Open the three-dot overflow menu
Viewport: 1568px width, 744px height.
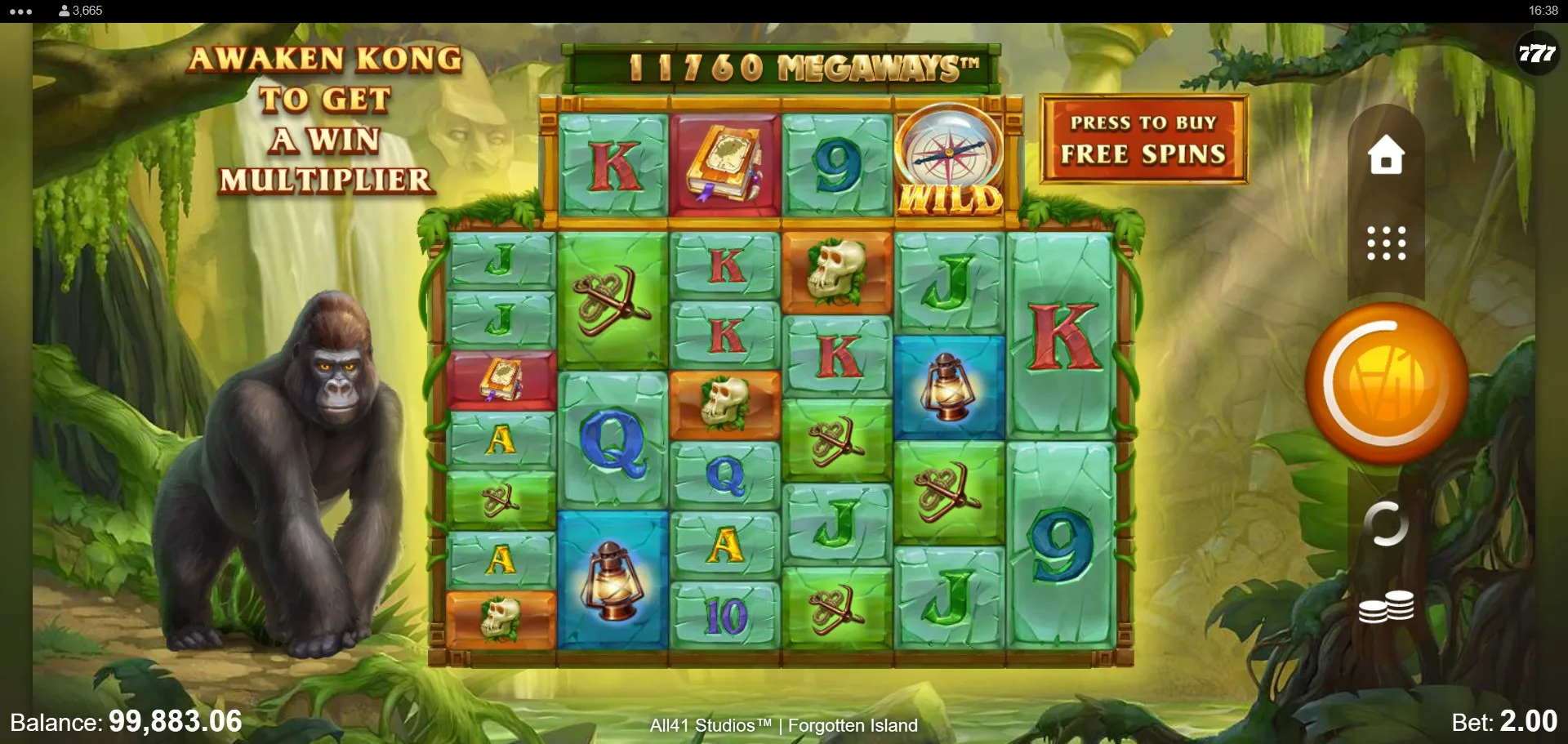point(20,11)
